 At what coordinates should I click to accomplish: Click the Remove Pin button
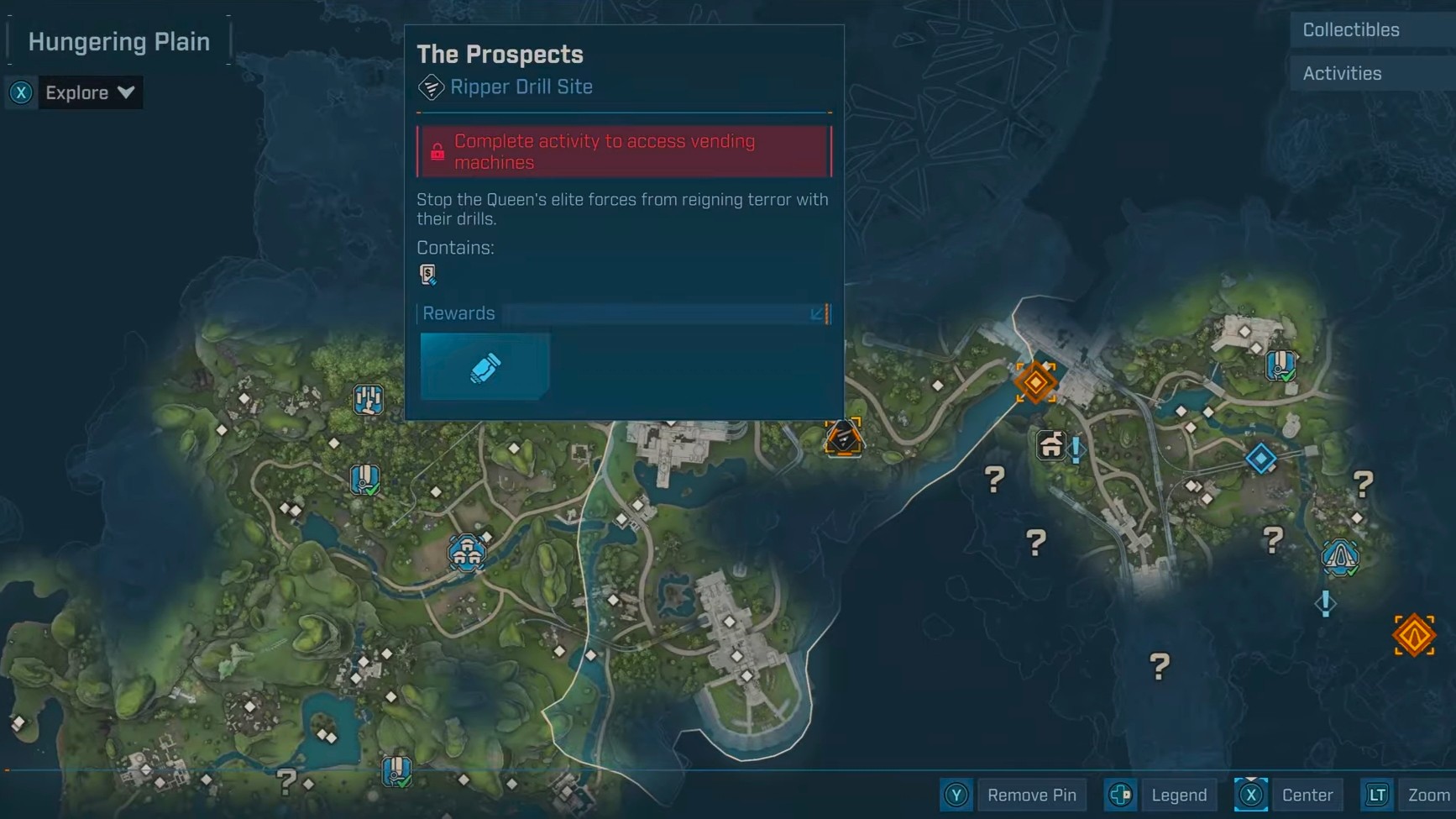point(1030,795)
